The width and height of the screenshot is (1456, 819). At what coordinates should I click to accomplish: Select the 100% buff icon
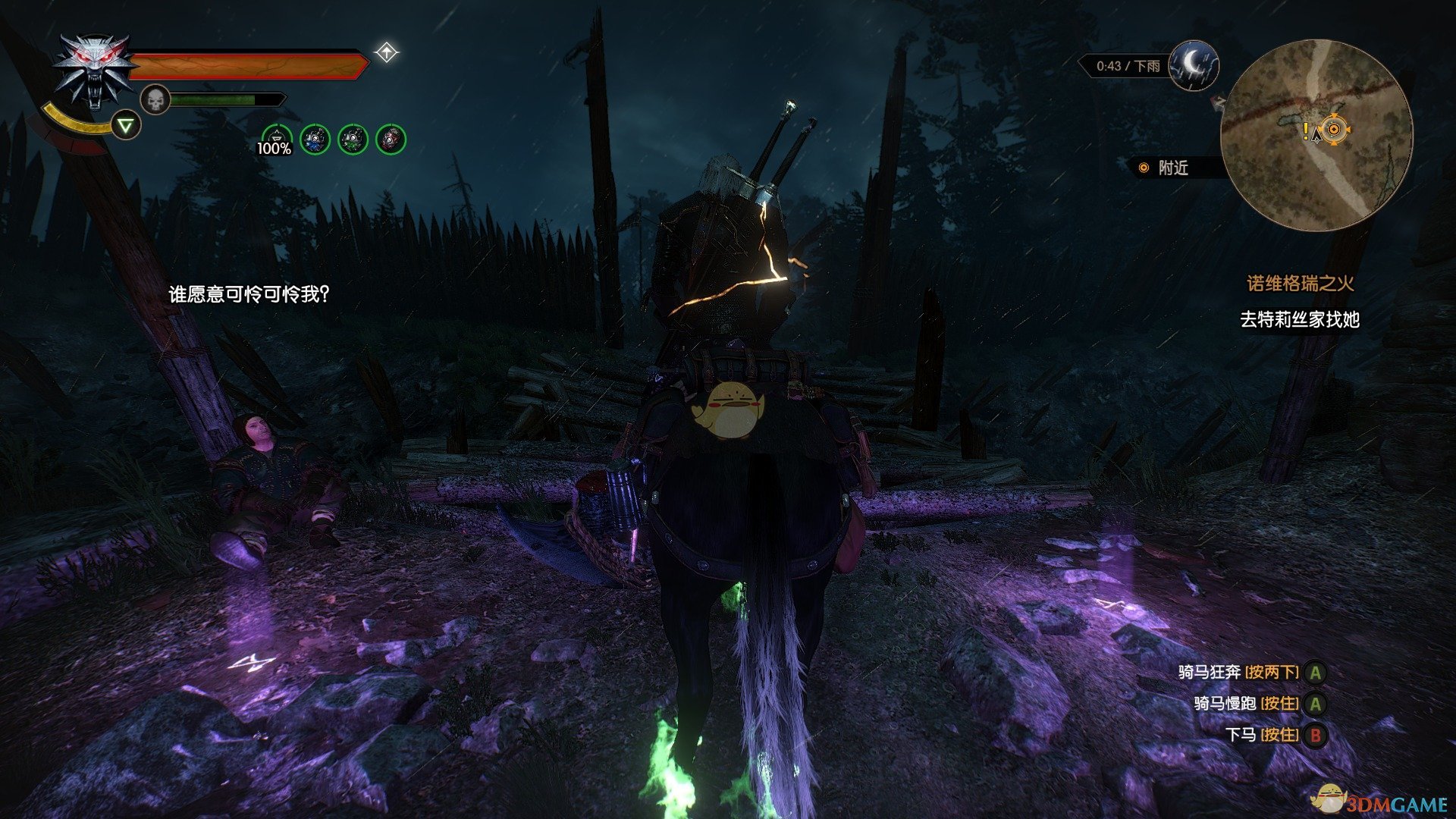pyautogui.click(x=275, y=140)
